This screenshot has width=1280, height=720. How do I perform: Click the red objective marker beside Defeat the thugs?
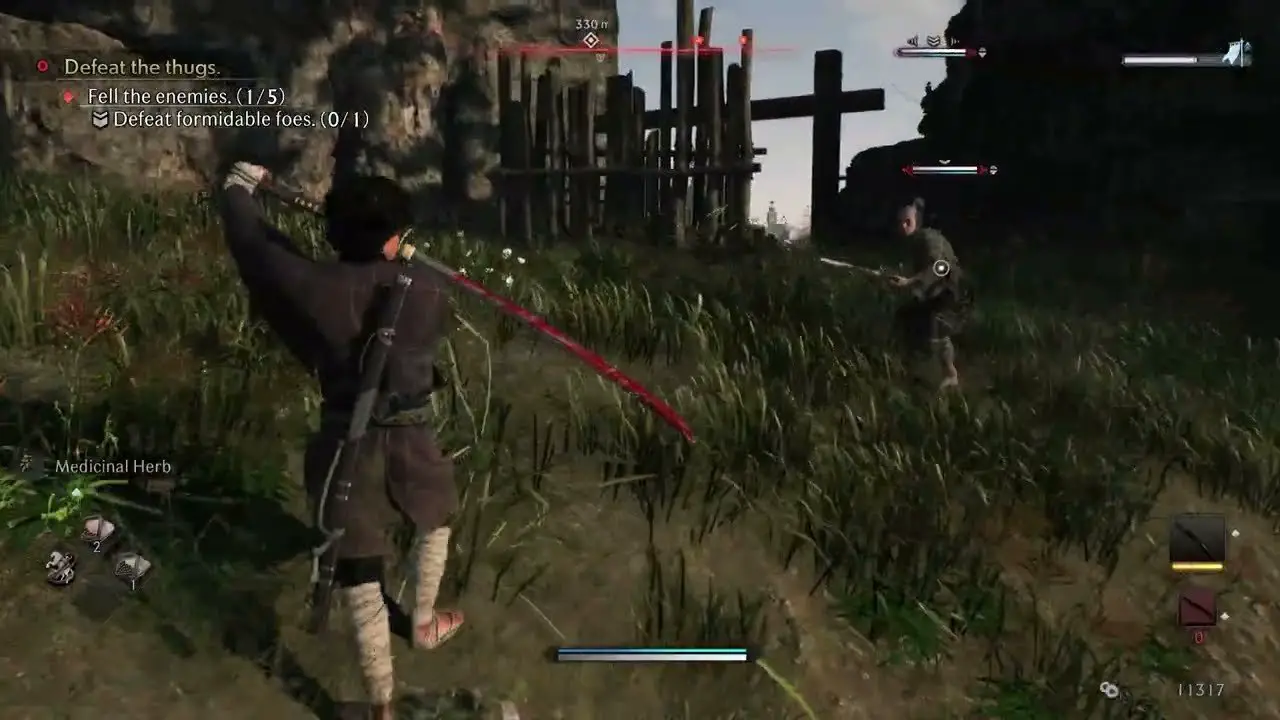pos(41,68)
